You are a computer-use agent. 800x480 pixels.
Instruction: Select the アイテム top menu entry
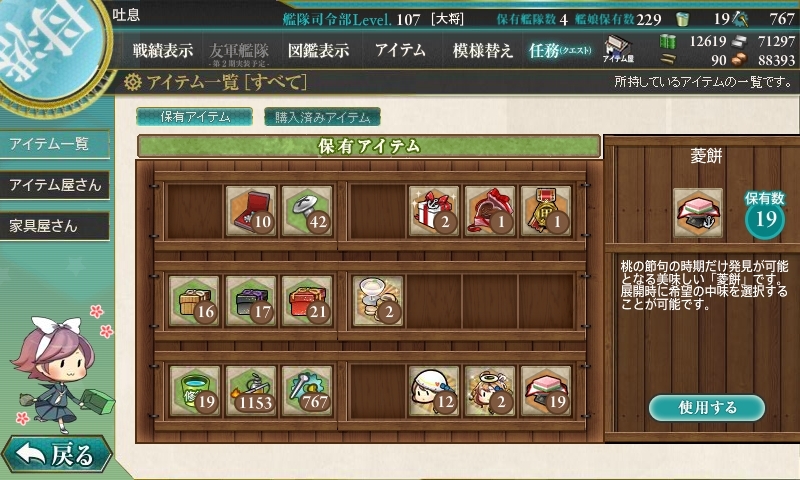pos(400,50)
